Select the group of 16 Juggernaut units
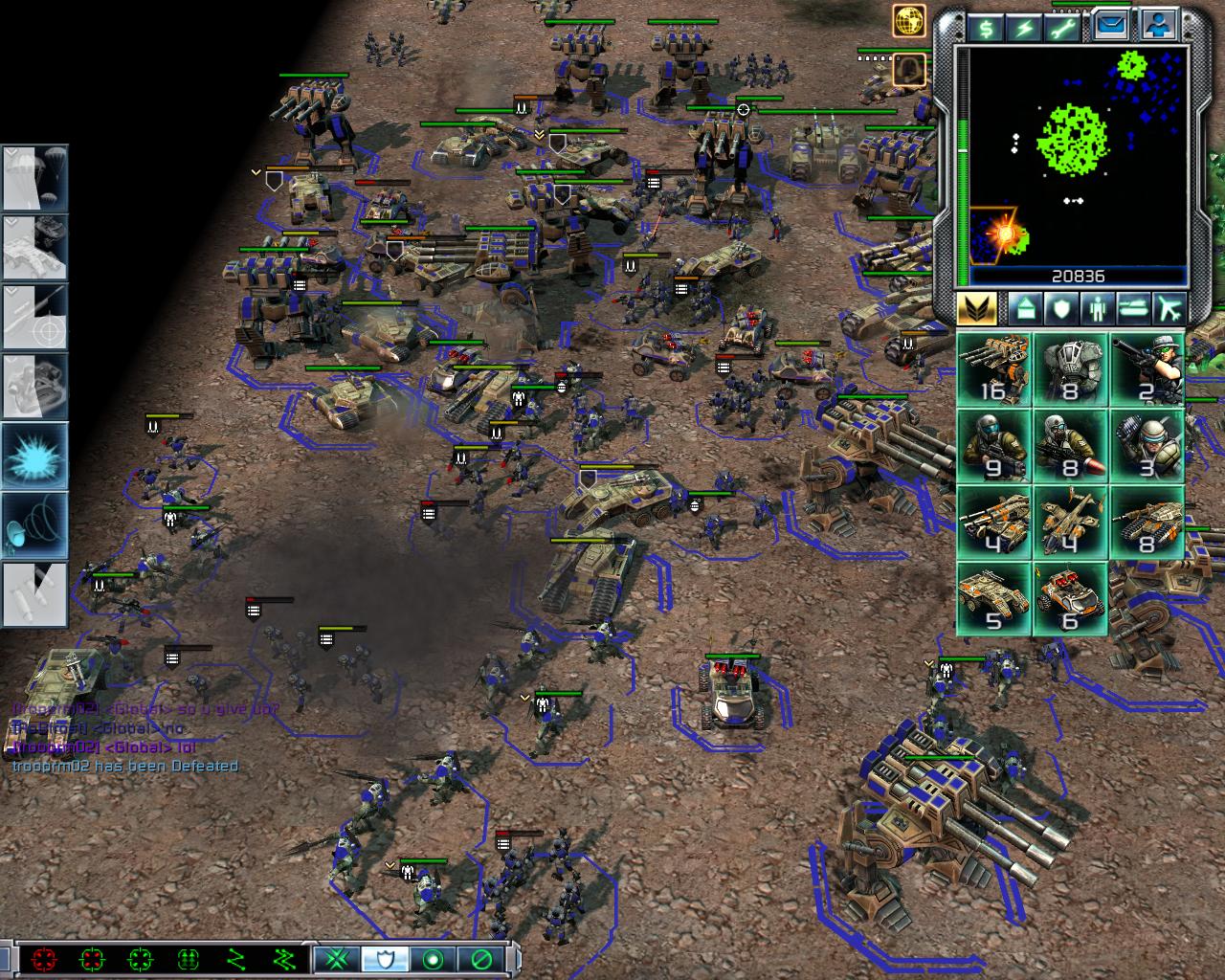Screen dimensions: 1225x980 coord(993,368)
